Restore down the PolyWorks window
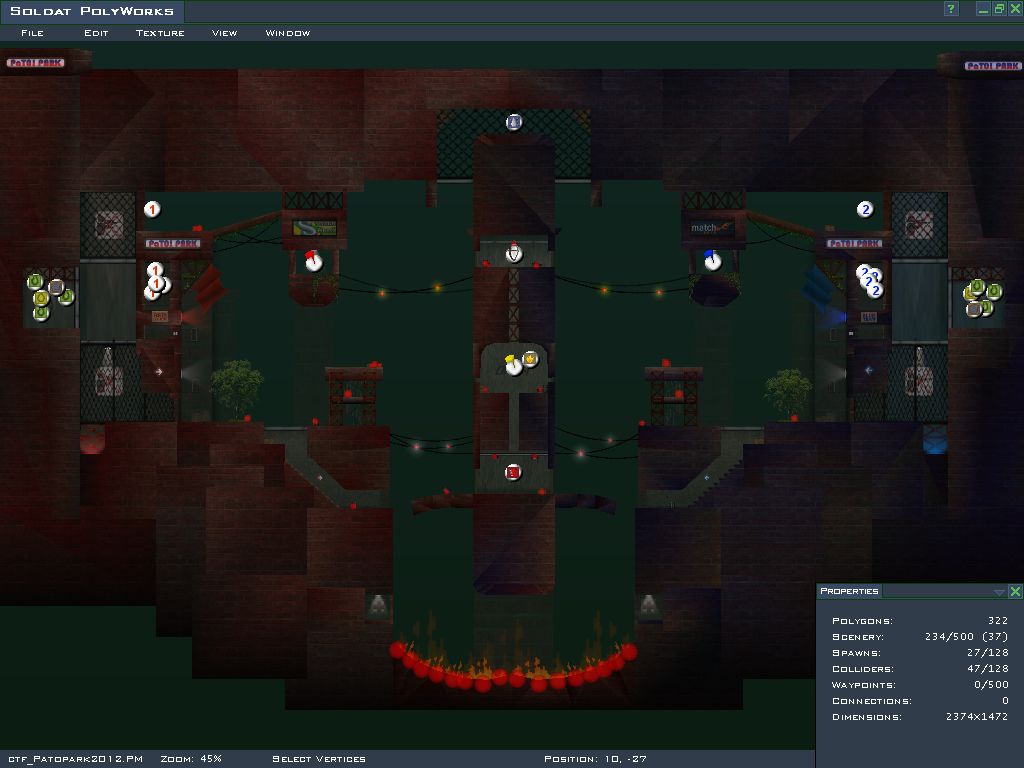Screen dimensions: 1024x768 [998, 9]
